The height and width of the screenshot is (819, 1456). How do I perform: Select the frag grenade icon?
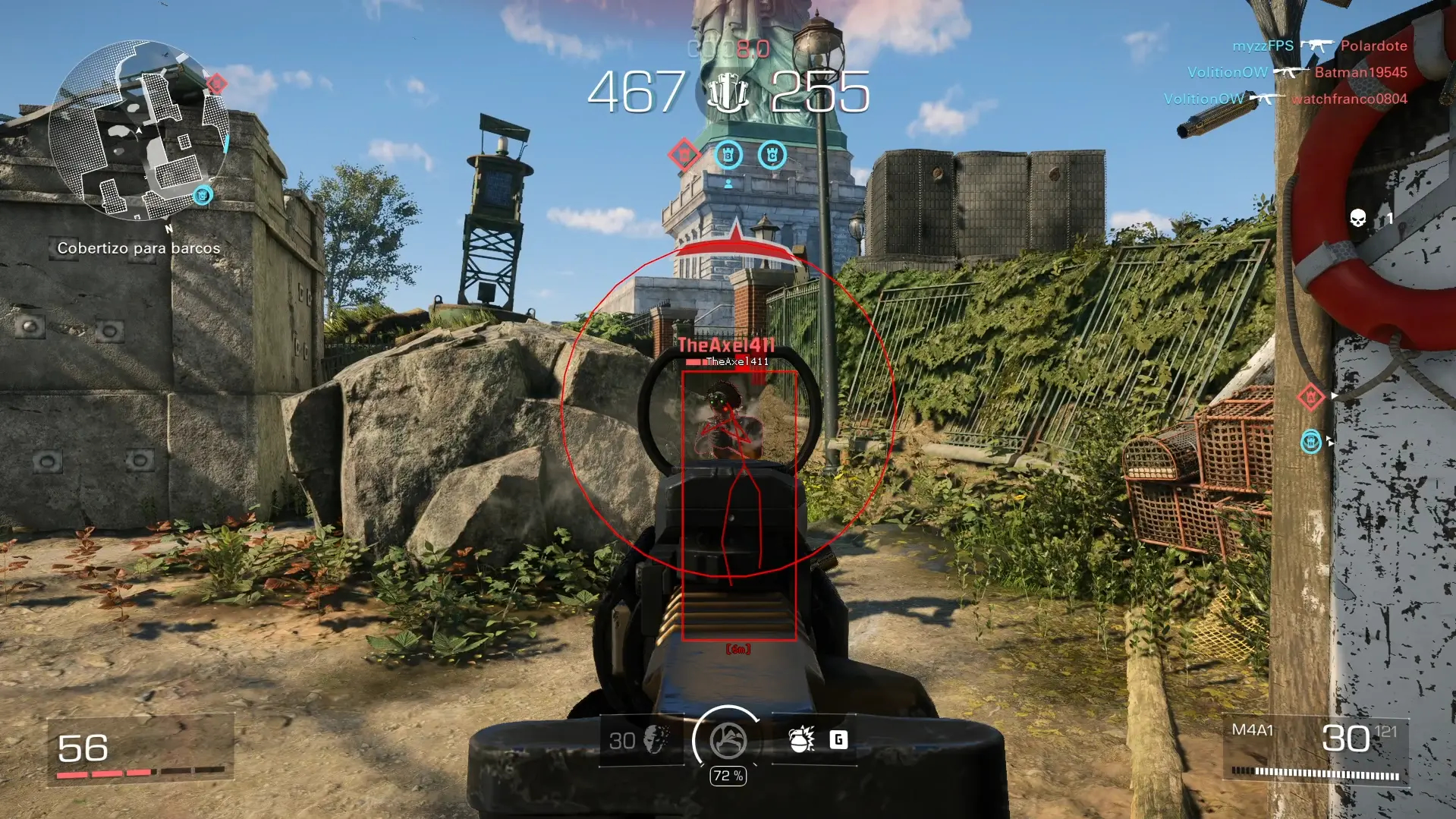coord(801,739)
